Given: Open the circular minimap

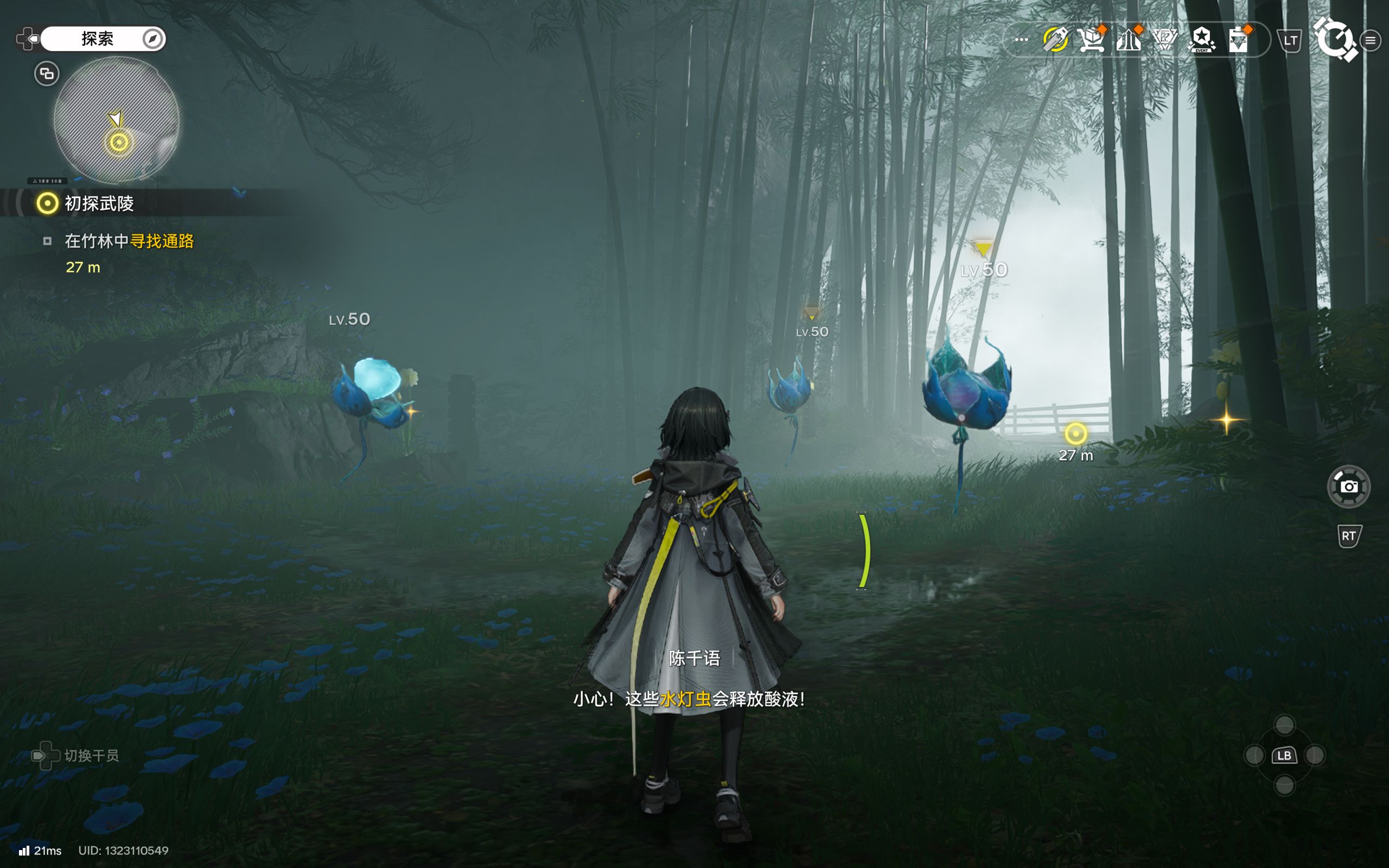Looking at the screenshot, I should tap(117, 119).
